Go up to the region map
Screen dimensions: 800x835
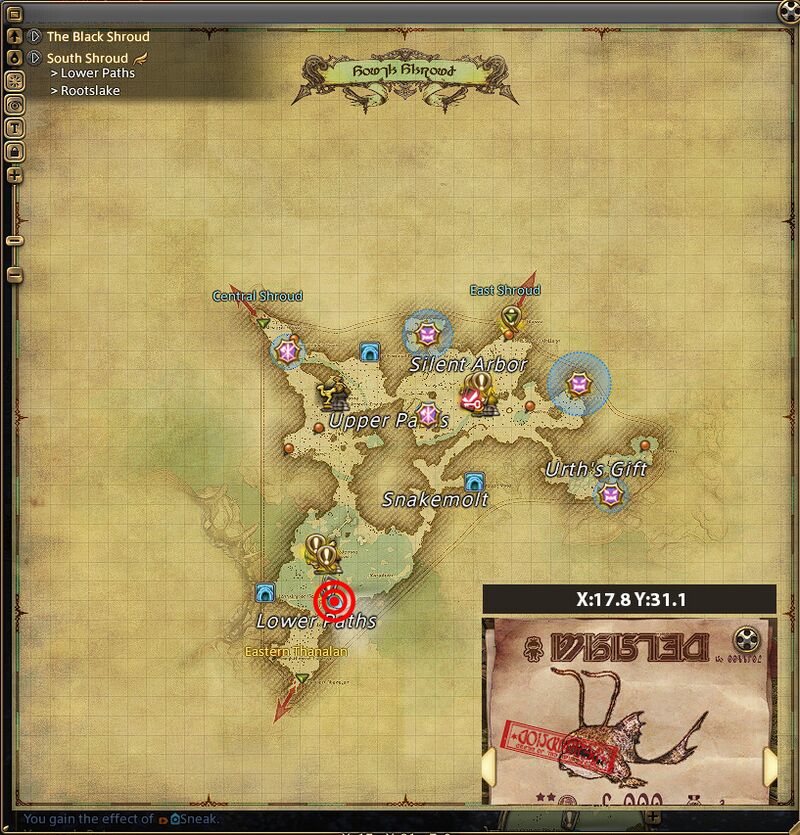point(15,36)
